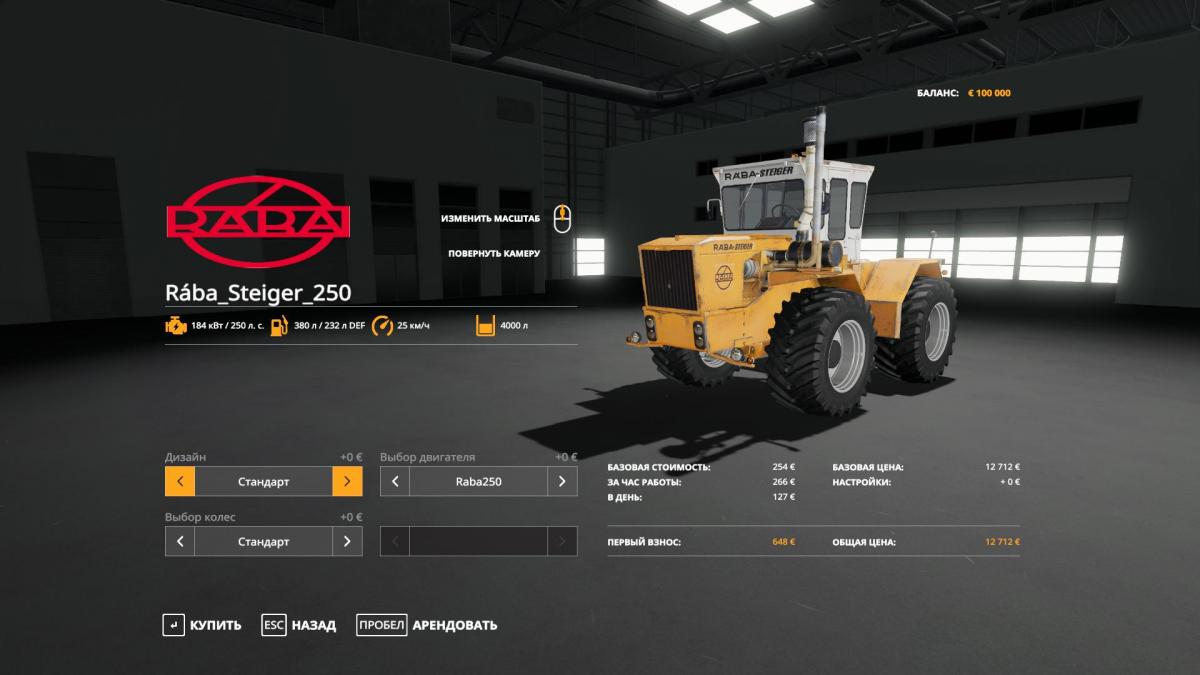1200x675 pixels.
Task: Select previous design option with left arrow
Action: [x=180, y=481]
